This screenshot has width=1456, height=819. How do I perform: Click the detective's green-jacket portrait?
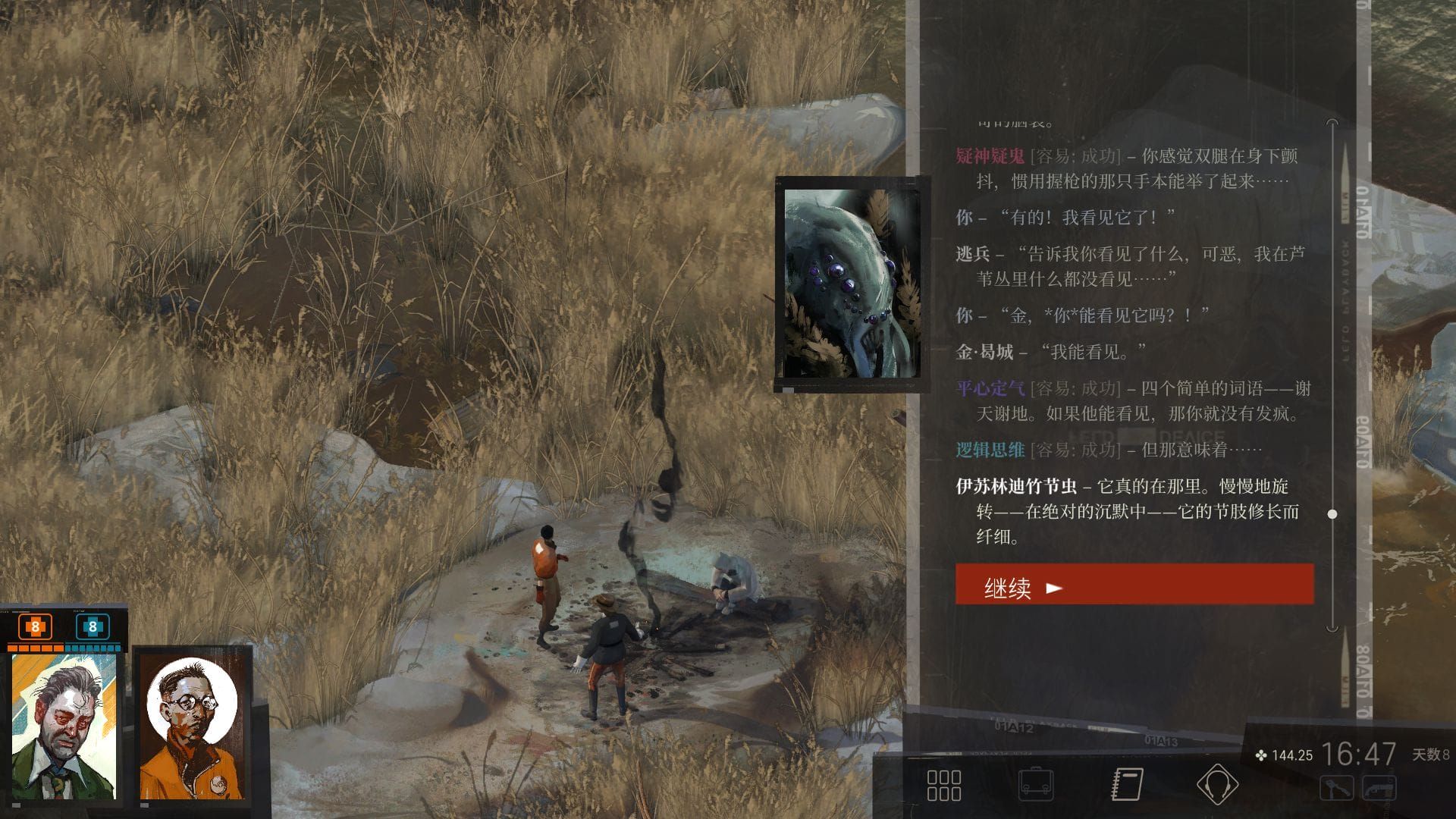click(x=64, y=726)
